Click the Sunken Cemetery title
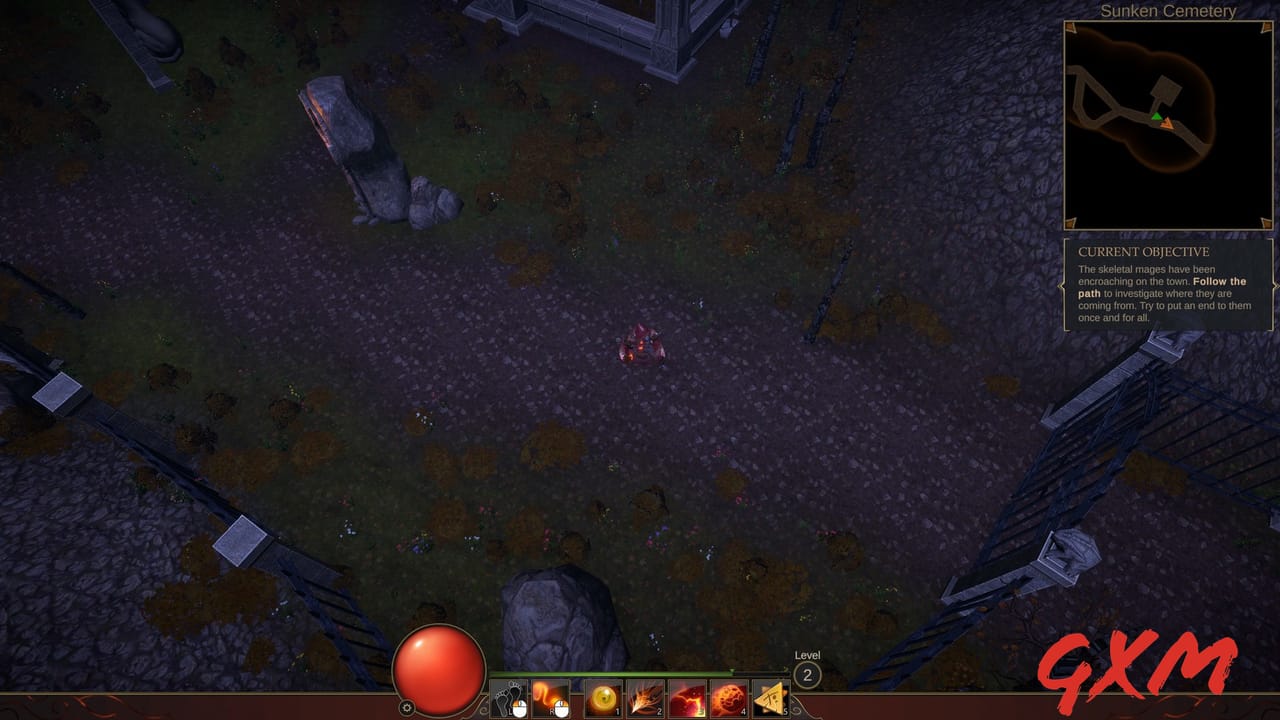 point(1167,12)
